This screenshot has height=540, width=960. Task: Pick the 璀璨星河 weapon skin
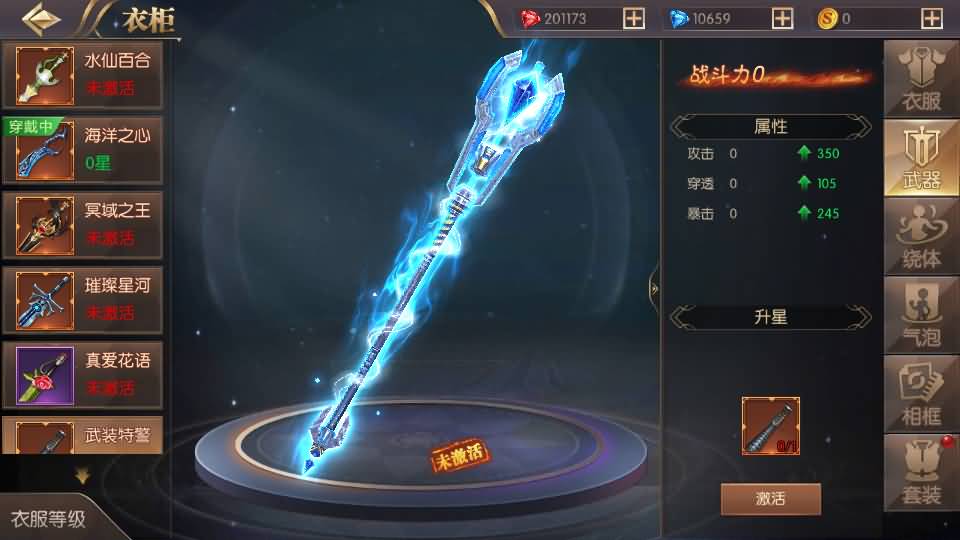tap(84, 298)
